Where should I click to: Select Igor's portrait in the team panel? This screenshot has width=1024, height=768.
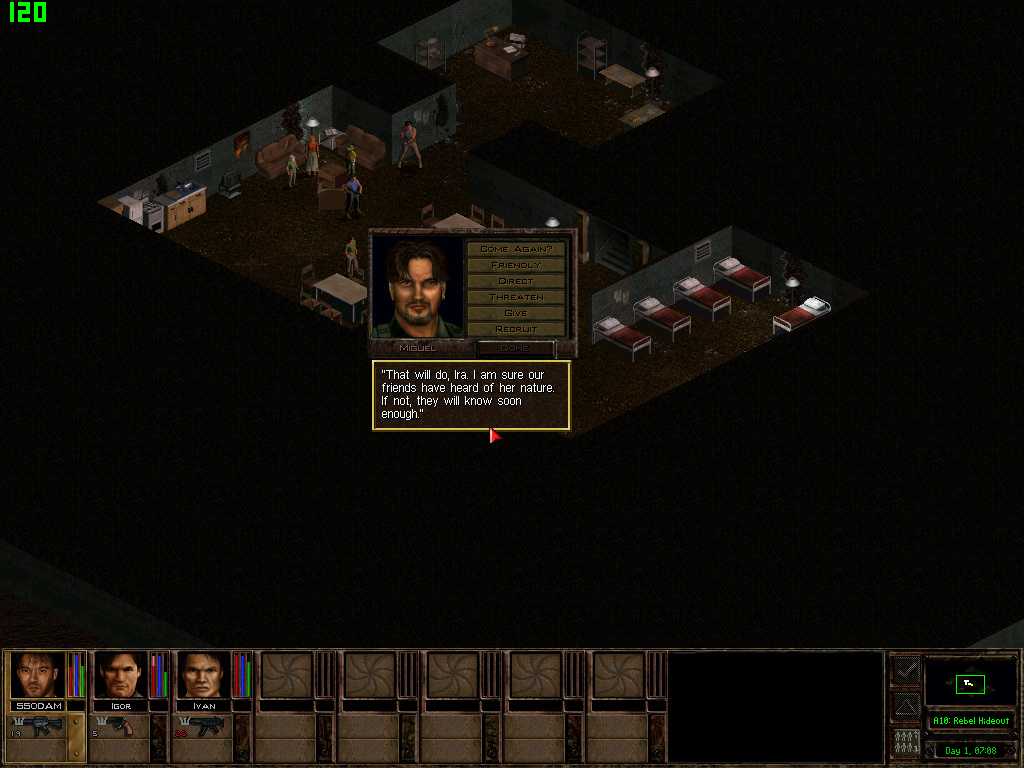[121, 675]
